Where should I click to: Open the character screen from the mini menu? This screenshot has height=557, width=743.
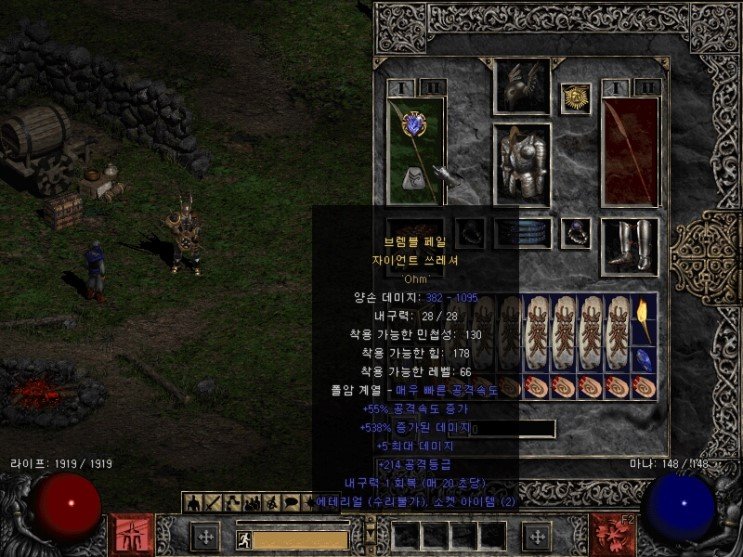coord(193,501)
